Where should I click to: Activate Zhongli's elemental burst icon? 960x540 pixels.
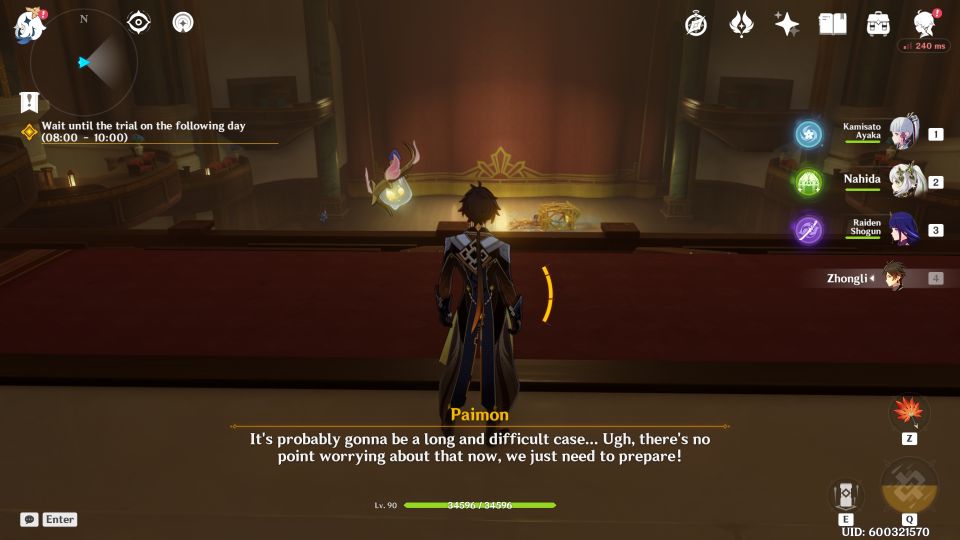909,487
